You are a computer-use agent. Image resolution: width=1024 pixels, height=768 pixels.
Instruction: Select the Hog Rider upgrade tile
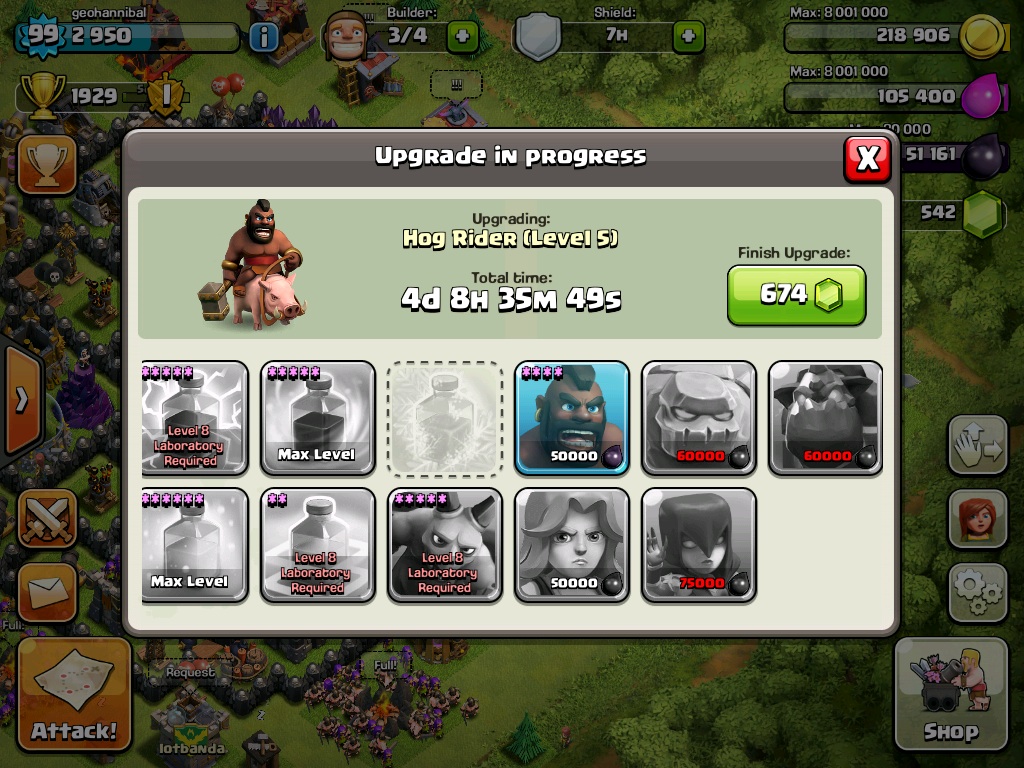(572, 418)
